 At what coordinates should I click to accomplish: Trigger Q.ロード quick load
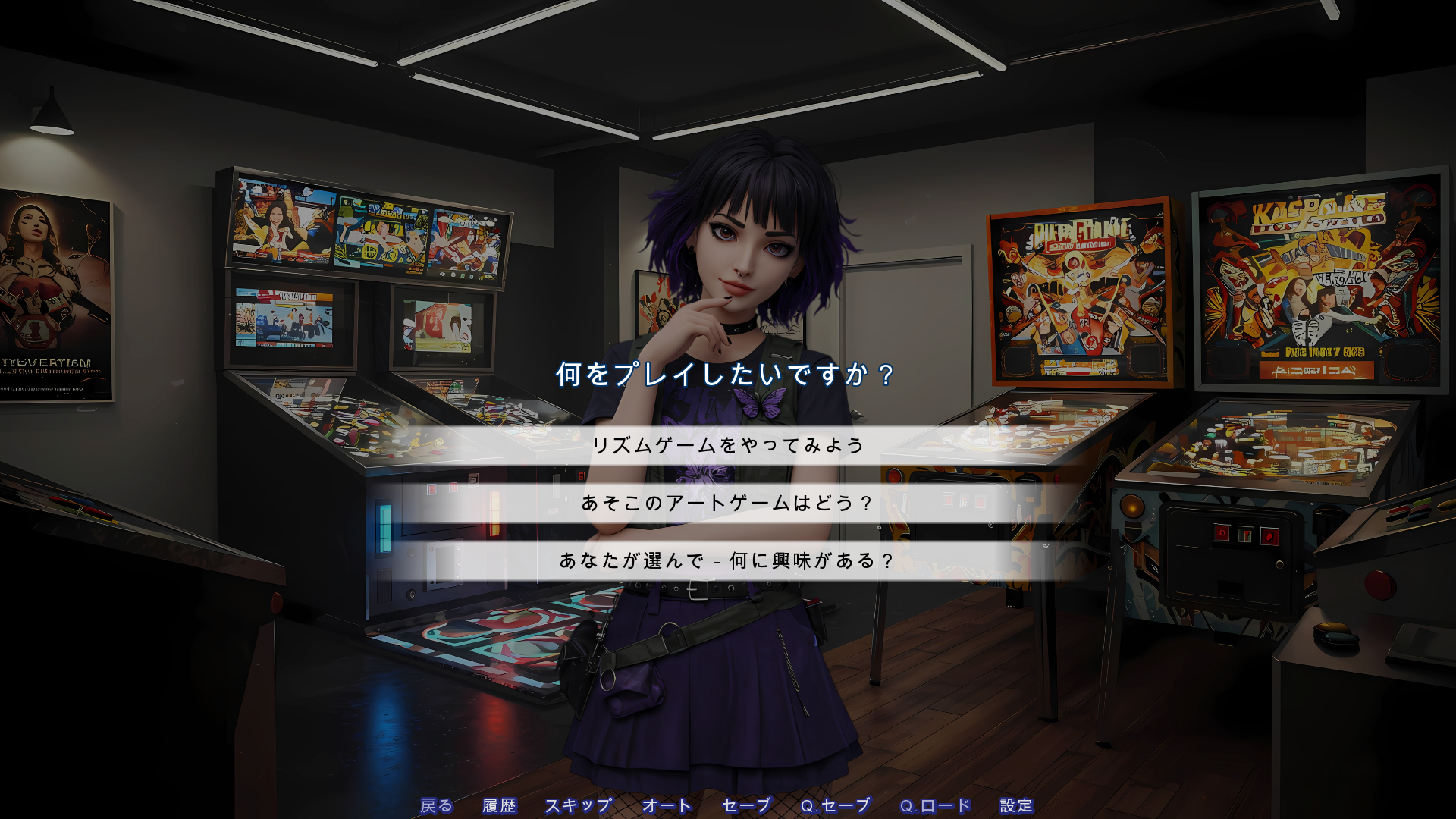934,806
